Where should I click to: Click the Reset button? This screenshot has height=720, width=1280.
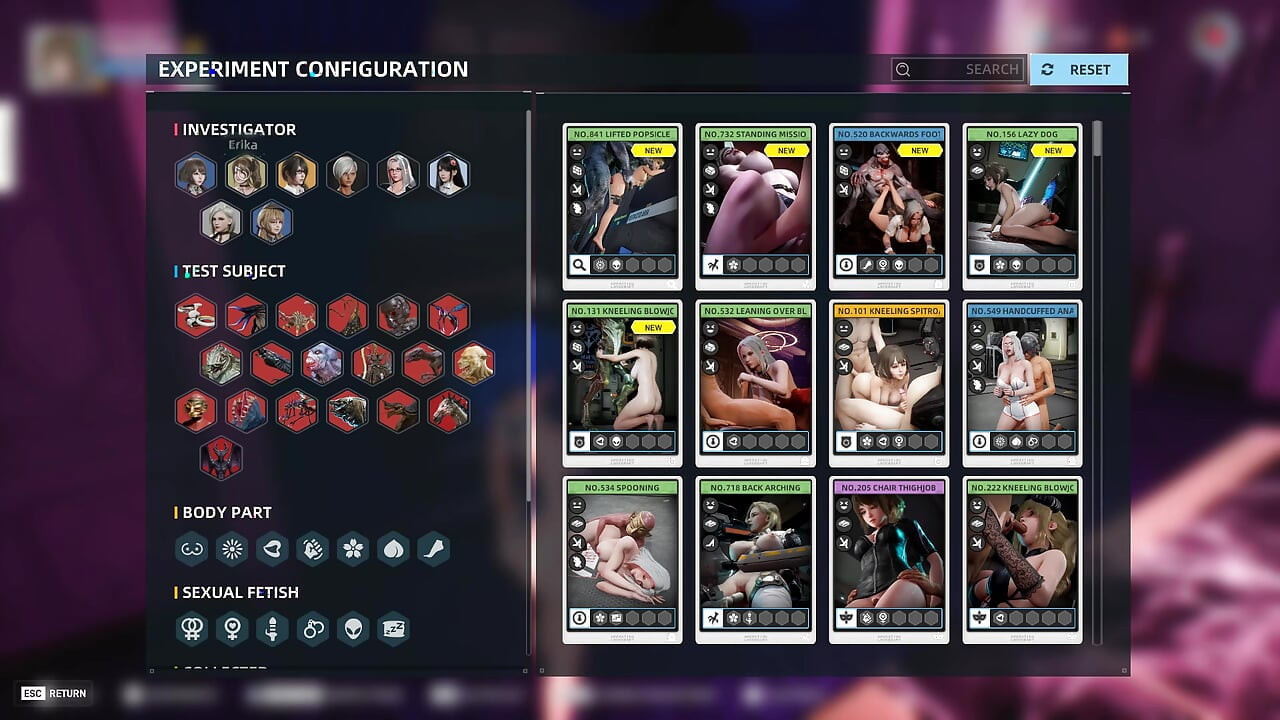(1078, 70)
